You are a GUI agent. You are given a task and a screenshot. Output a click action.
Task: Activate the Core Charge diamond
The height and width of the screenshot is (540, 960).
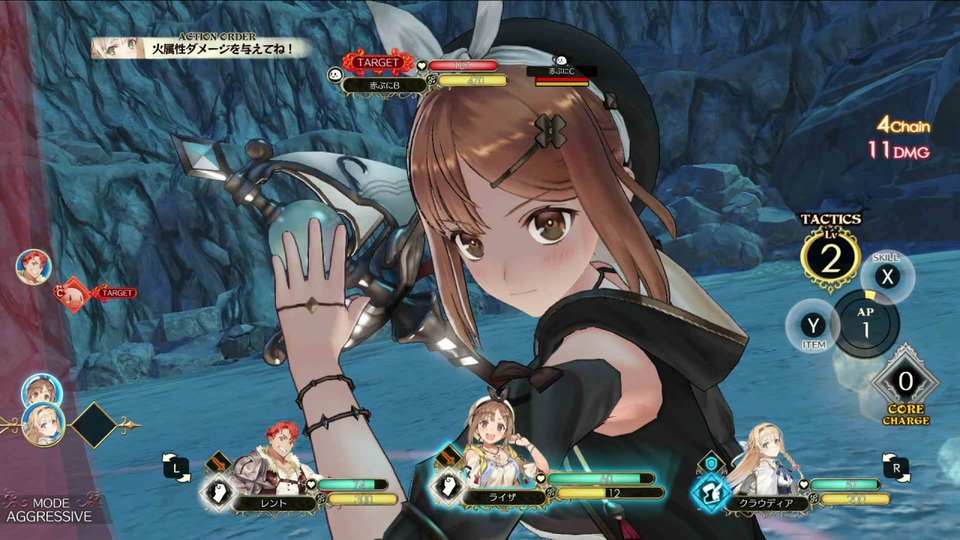click(905, 381)
